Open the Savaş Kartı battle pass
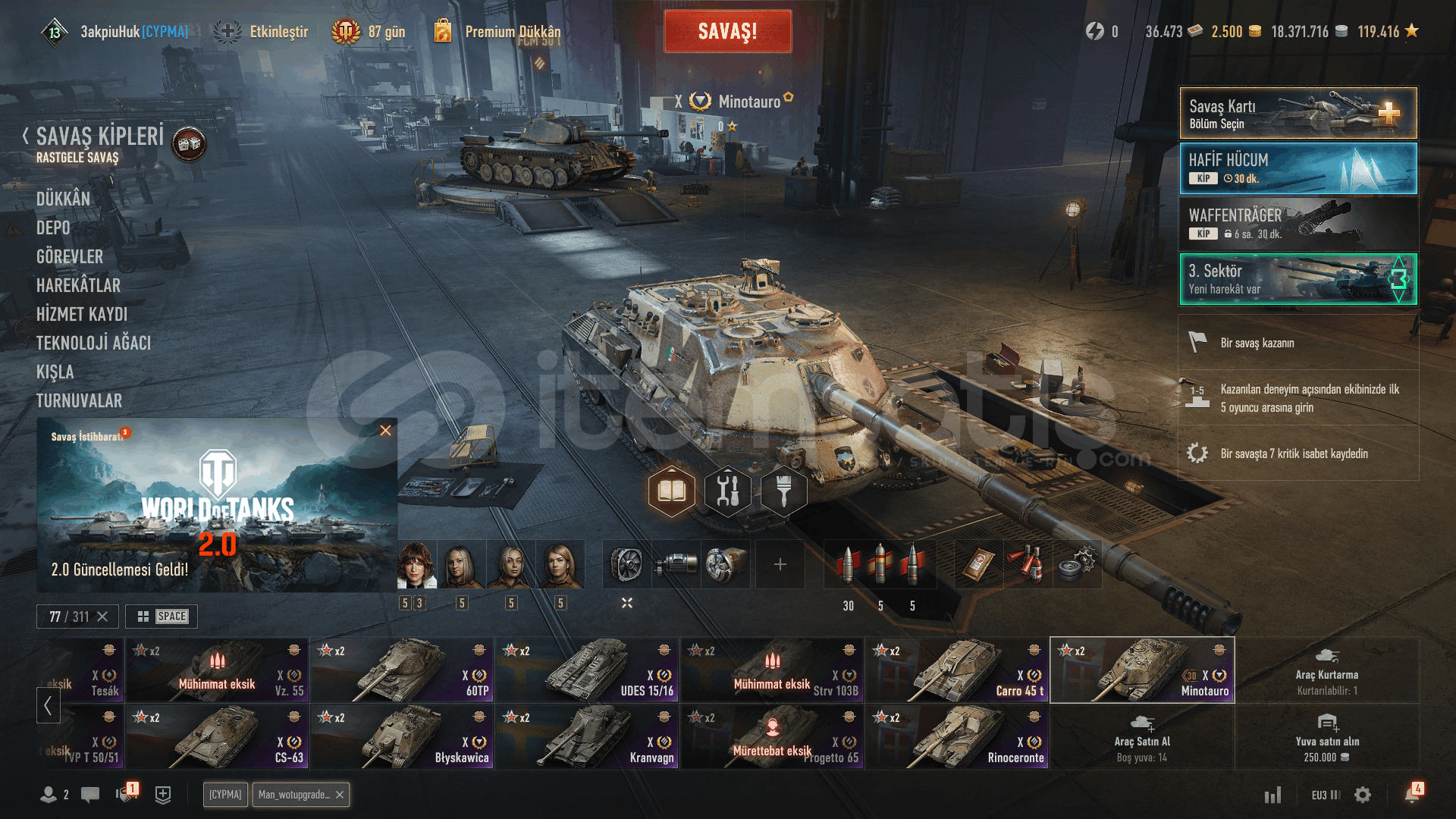 (x=1298, y=114)
